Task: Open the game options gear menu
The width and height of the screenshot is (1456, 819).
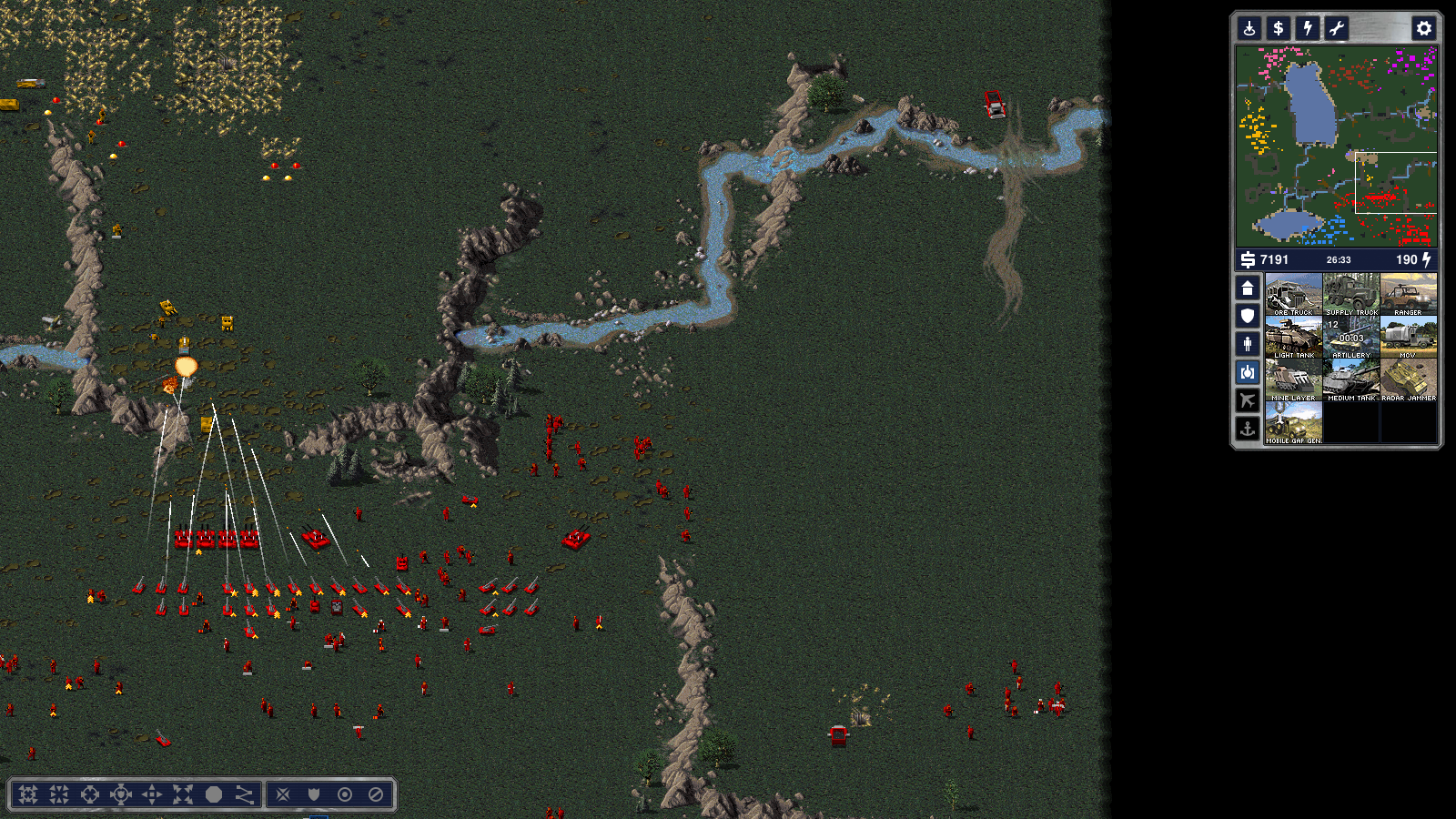Action: coord(1423,28)
